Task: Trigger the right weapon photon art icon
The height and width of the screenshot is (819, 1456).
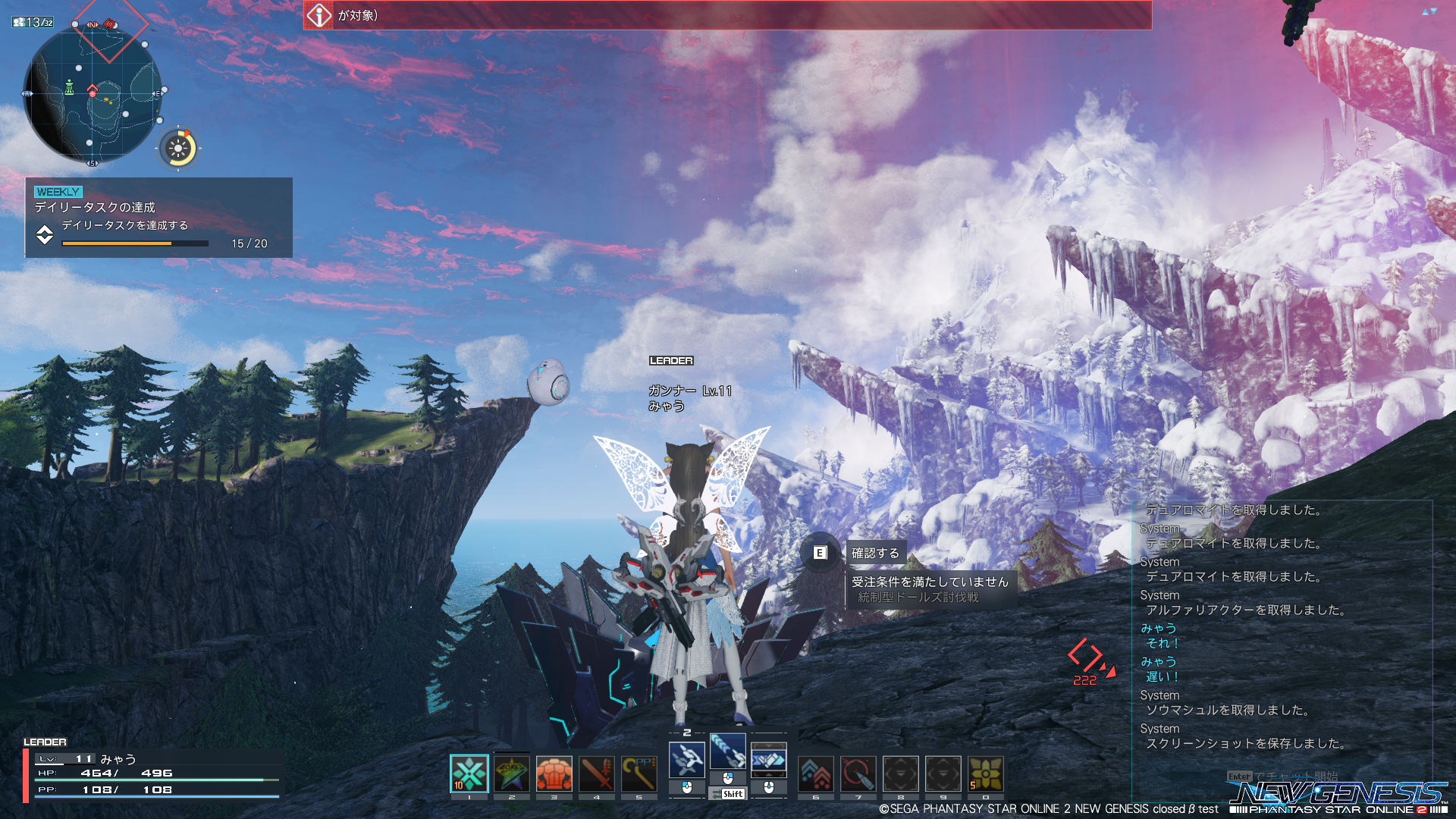Action: tap(769, 759)
